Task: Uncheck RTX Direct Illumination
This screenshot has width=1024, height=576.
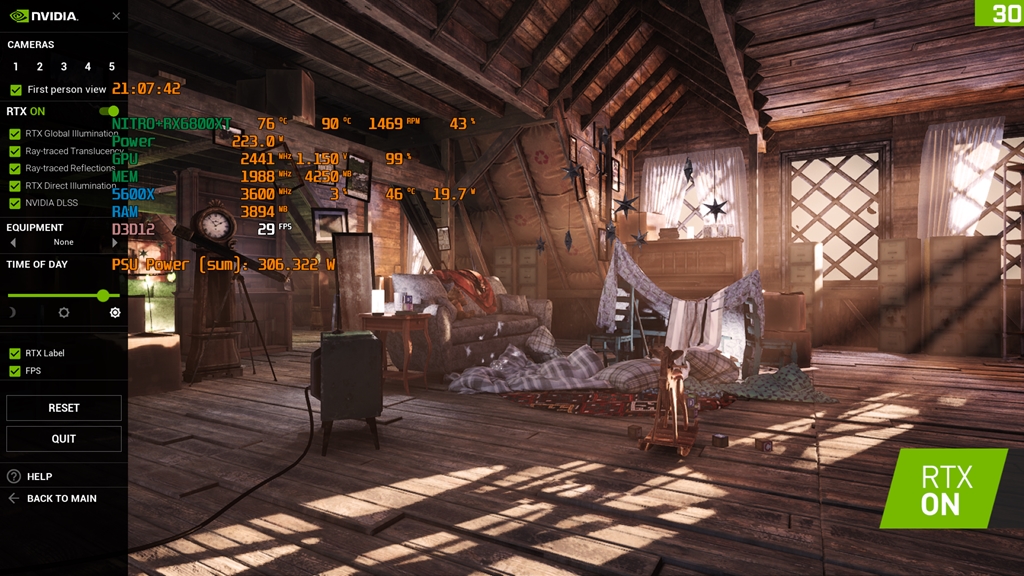Action: tap(15, 186)
